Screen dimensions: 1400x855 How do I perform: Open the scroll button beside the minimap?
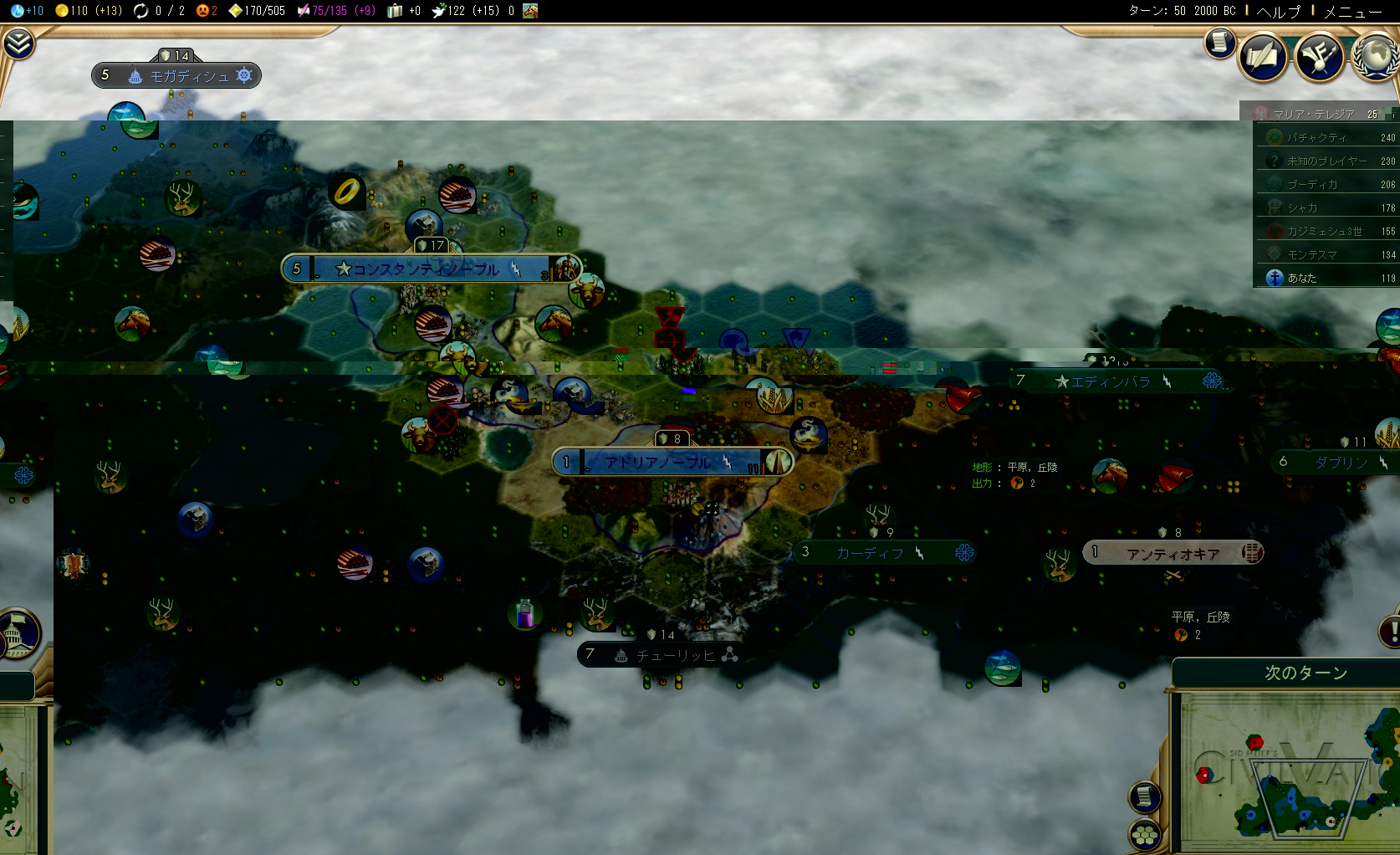tap(1144, 796)
